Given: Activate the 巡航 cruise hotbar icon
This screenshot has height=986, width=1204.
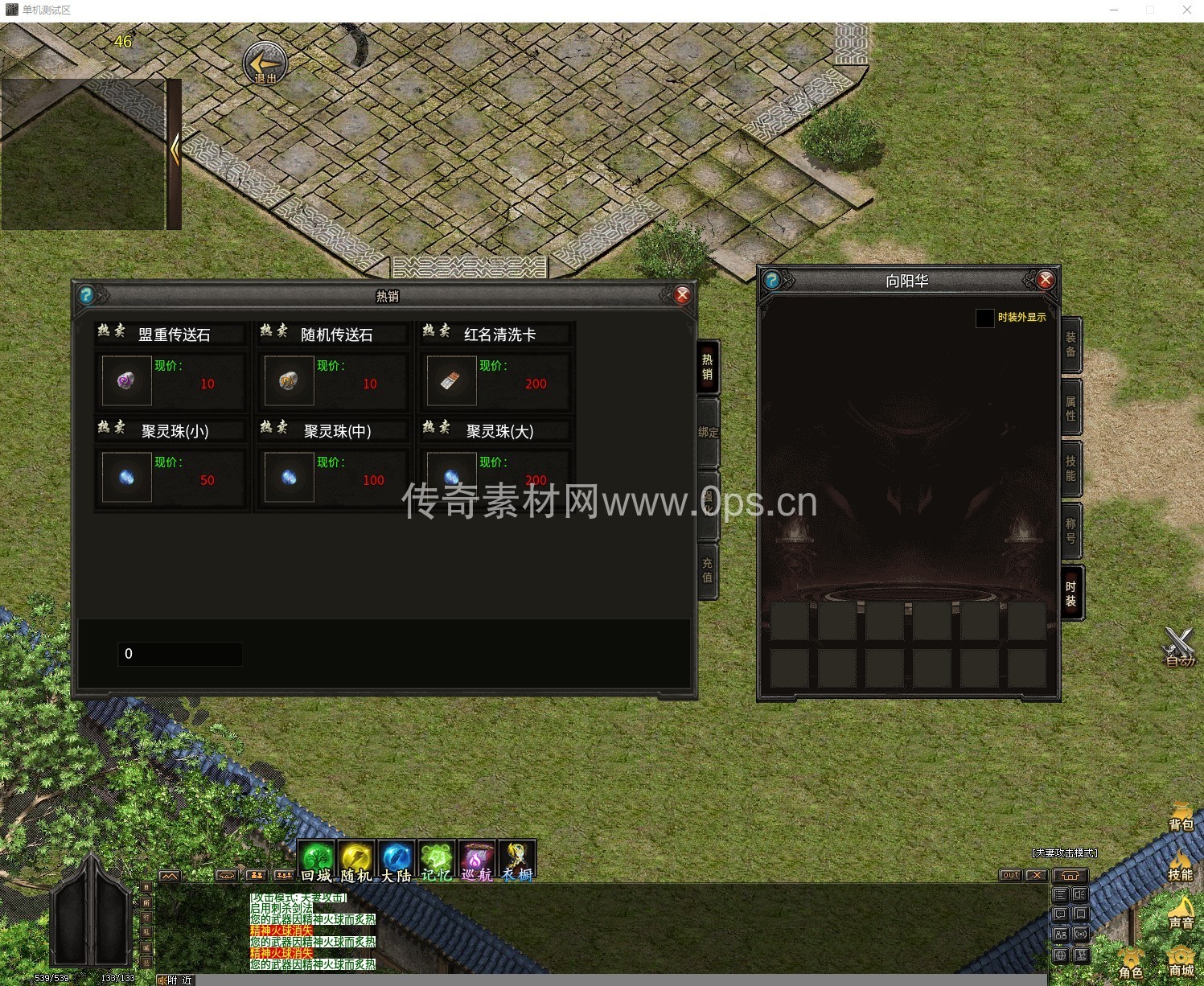Looking at the screenshot, I should click(476, 861).
